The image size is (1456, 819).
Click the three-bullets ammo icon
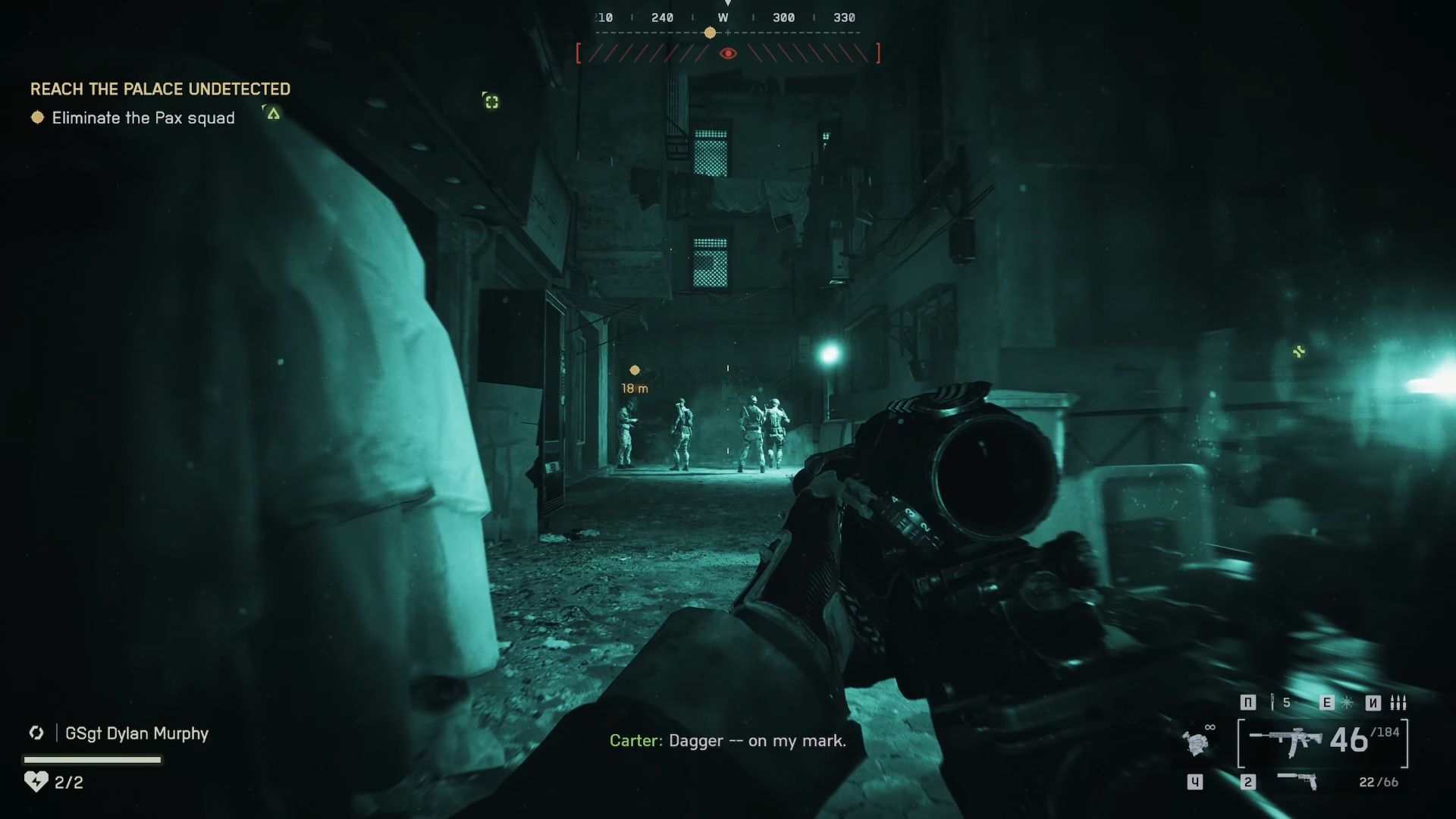(1398, 702)
